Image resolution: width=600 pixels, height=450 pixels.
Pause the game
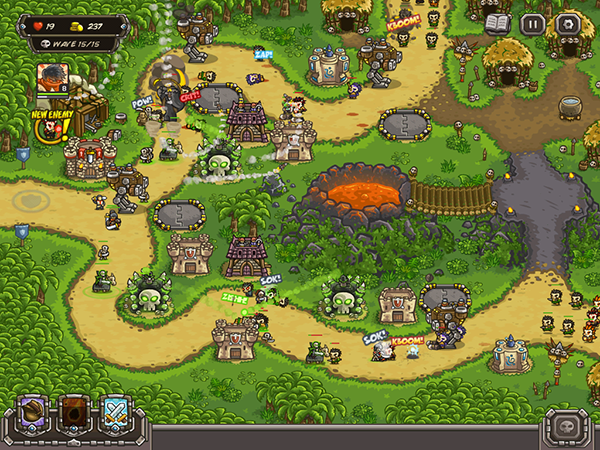click(x=534, y=24)
